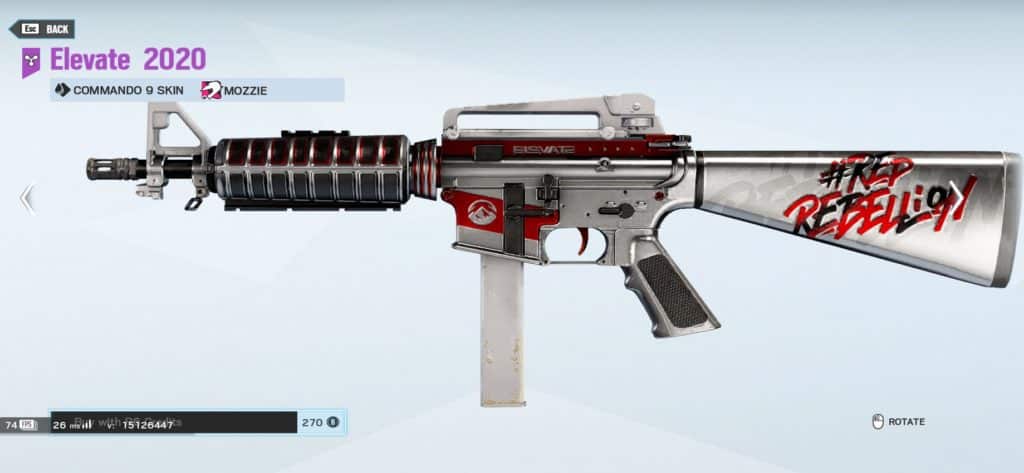Select the Mozzie operator tag
This screenshot has height=473, width=1024.
[236, 90]
